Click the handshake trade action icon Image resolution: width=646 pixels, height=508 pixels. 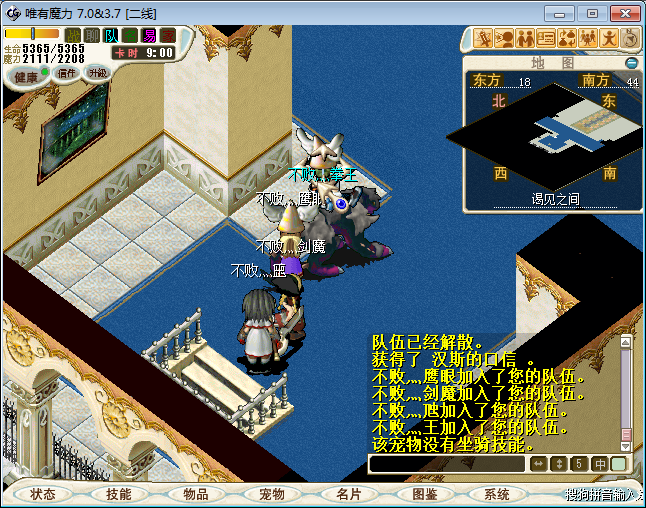567,39
